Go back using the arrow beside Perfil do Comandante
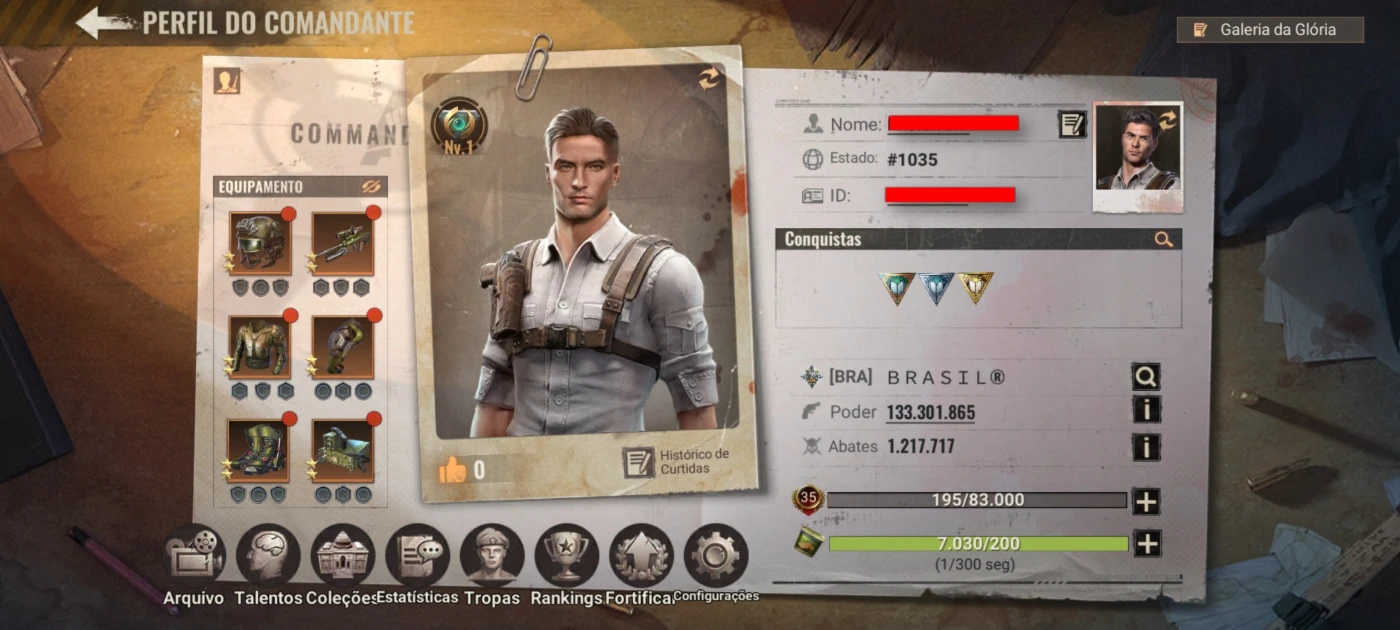Screen dimensions: 1400x630 (x=103, y=22)
